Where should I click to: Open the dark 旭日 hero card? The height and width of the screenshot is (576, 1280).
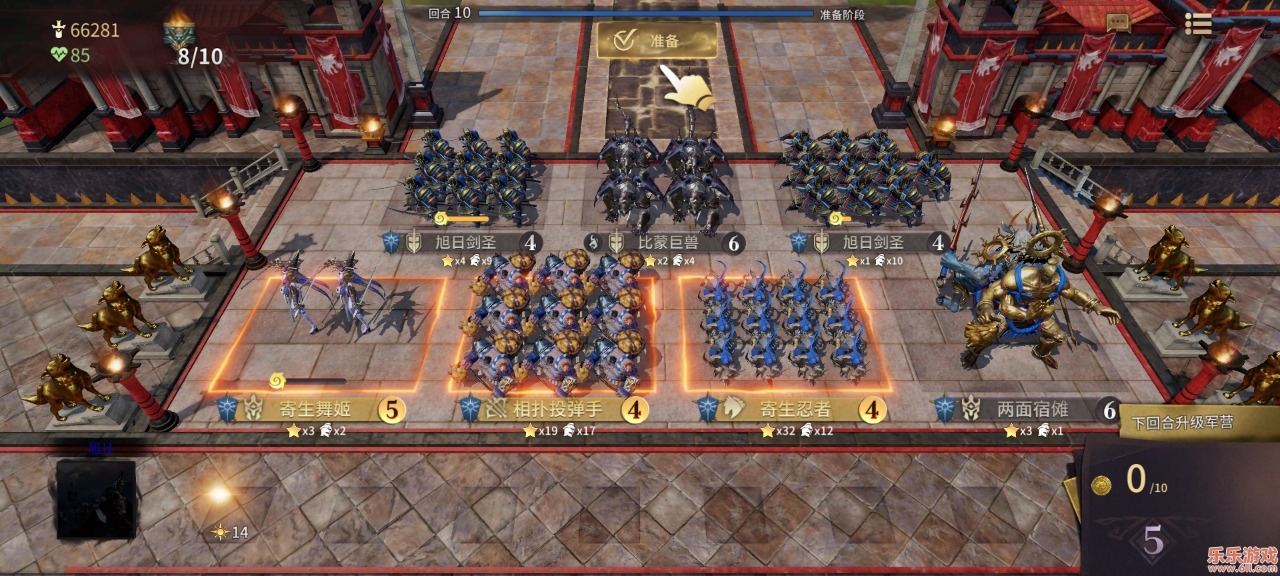coord(96,498)
